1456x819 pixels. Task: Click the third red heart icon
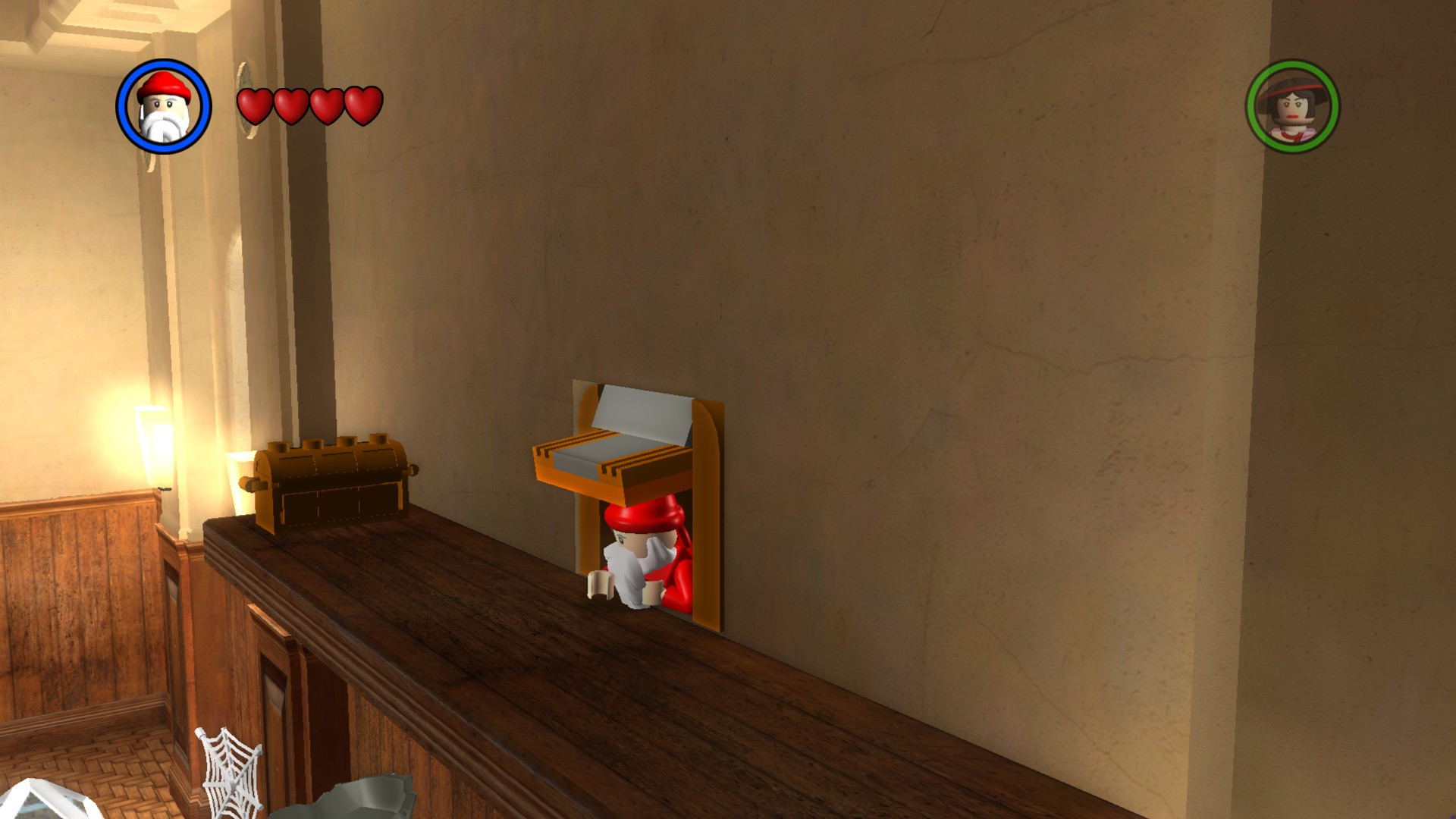(328, 106)
